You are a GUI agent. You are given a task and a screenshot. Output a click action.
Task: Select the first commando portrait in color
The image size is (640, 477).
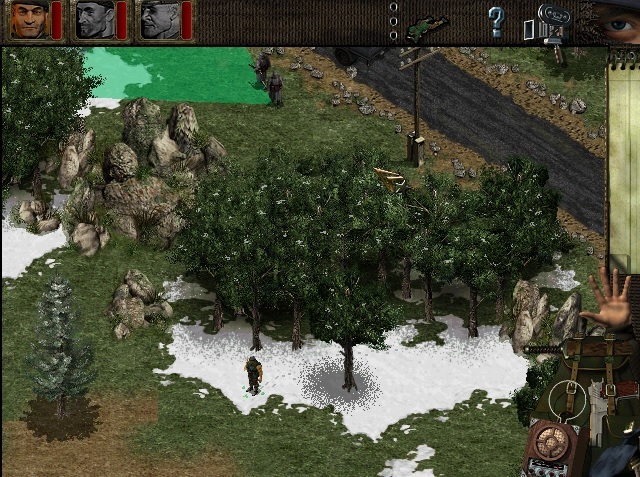[x=27, y=20]
